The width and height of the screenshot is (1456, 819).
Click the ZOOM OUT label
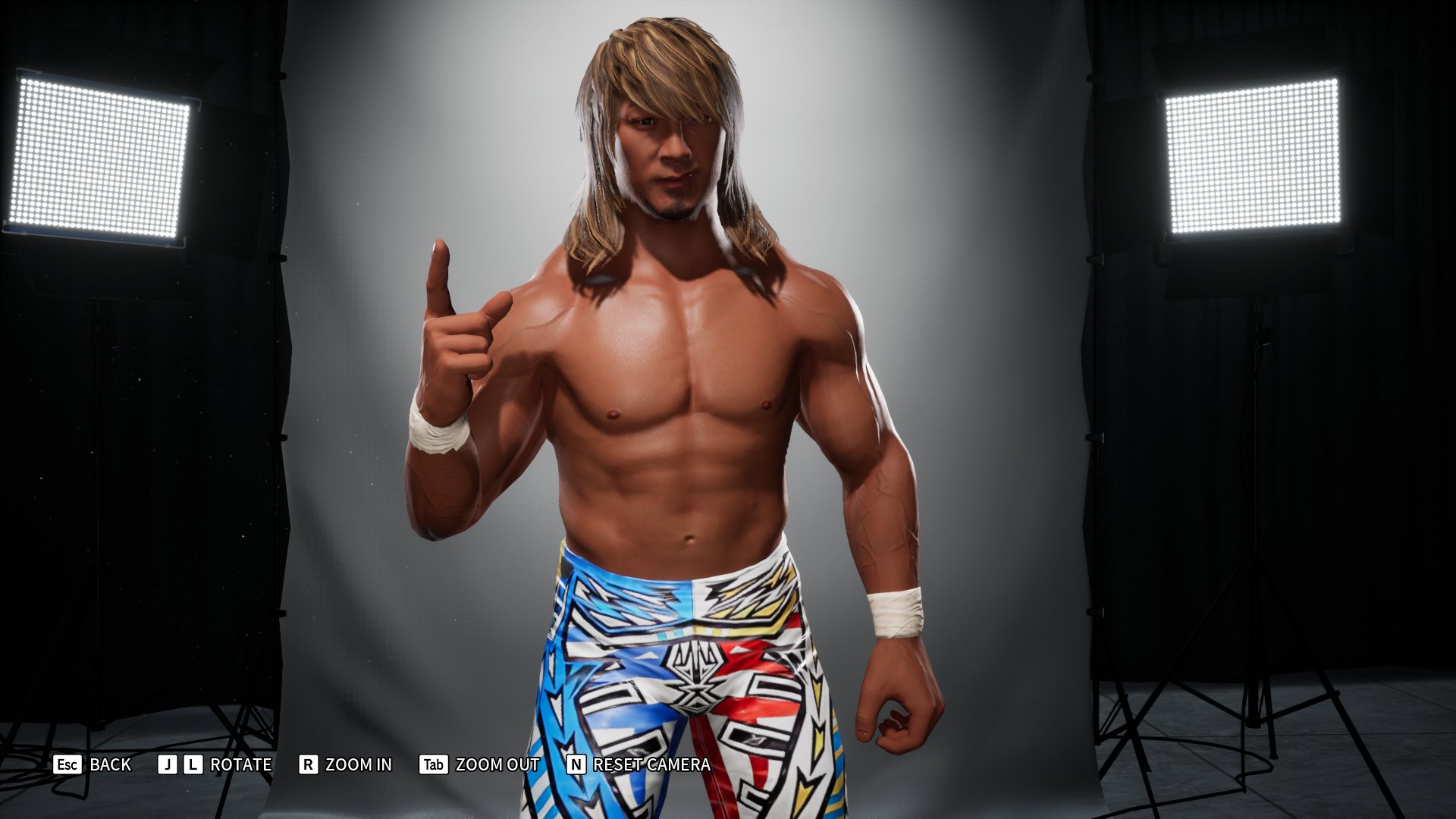495,765
